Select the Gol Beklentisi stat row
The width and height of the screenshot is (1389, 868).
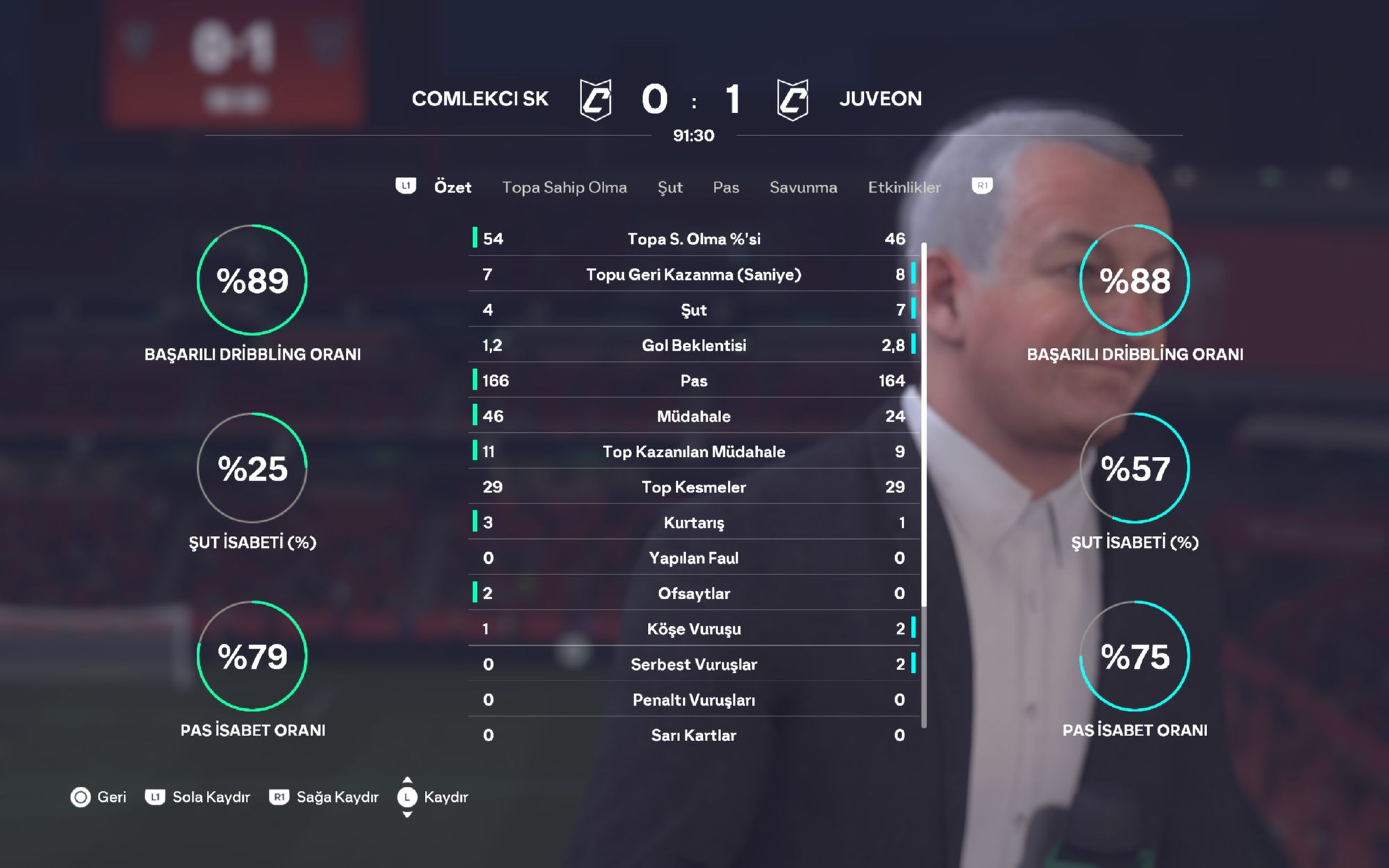694,345
